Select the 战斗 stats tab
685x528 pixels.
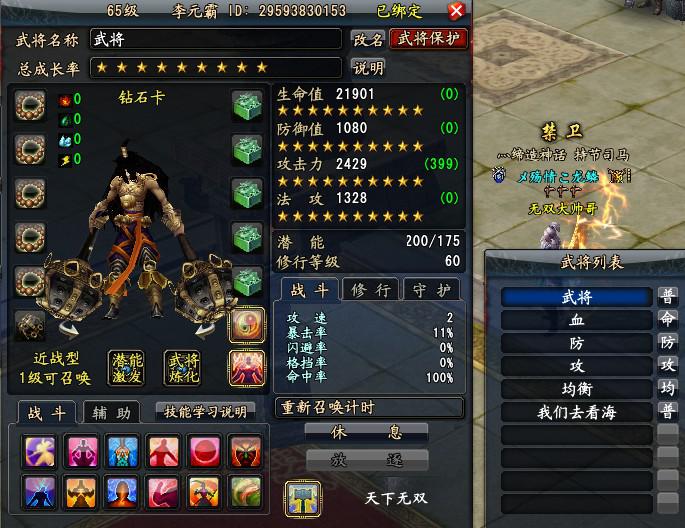(307, 290)
